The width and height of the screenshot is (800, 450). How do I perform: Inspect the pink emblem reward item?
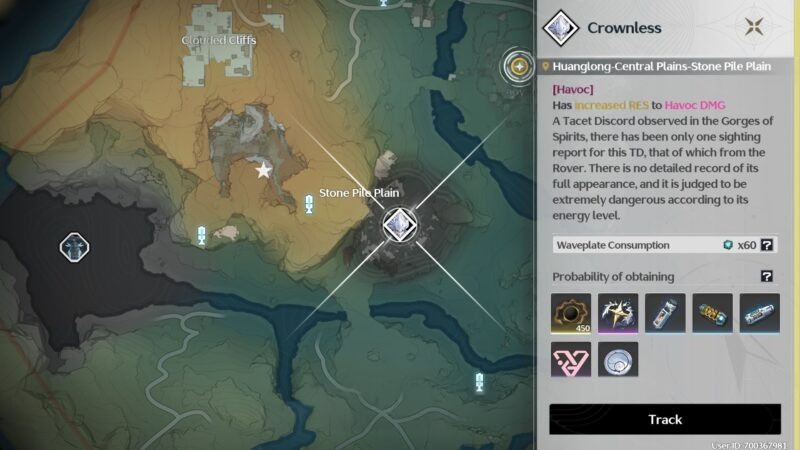coord(571,360)
